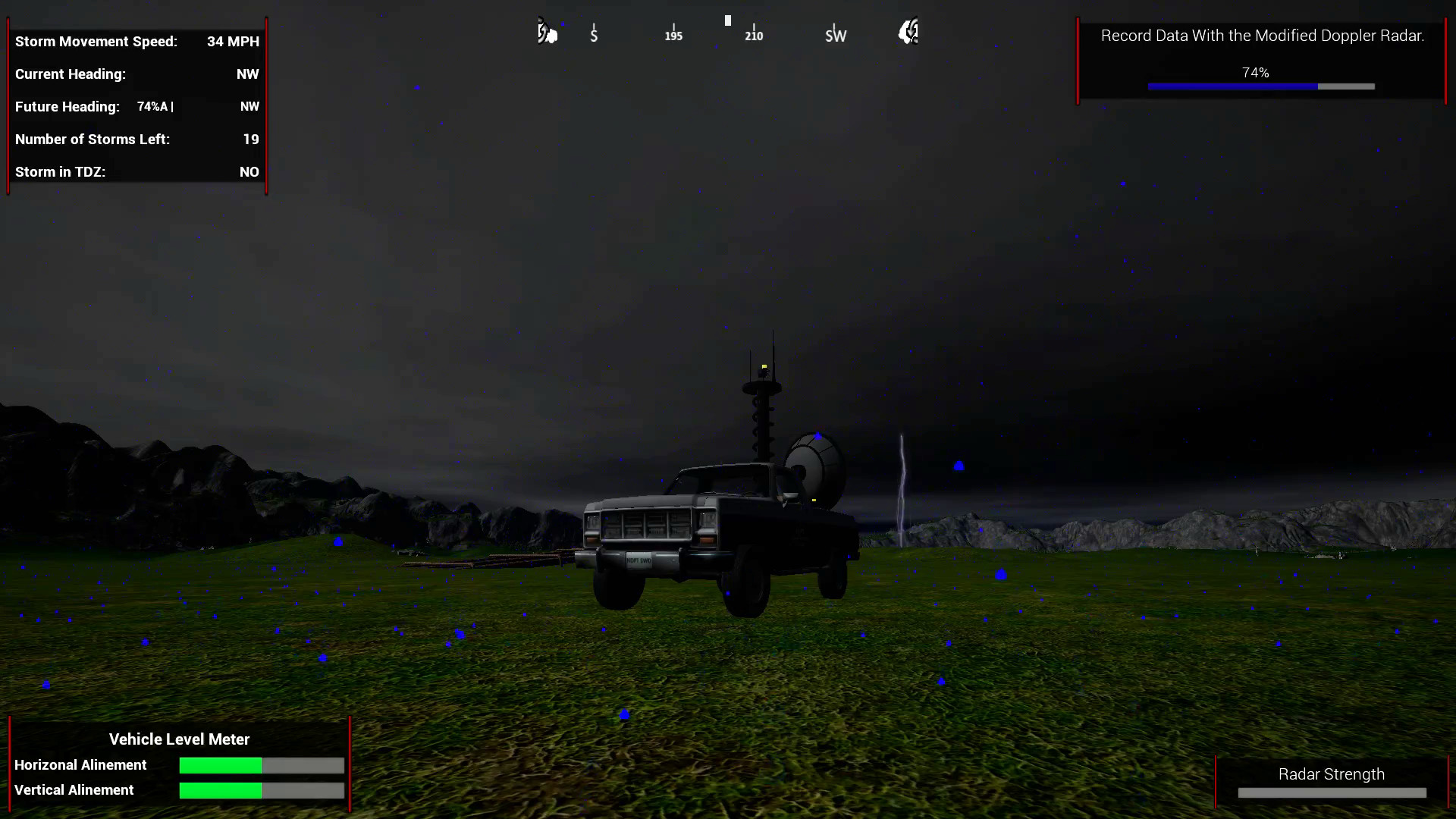This screenshot has height=819, width=1456.
Task: Click the 195 compass tick mark
Action: pos(673,30)
